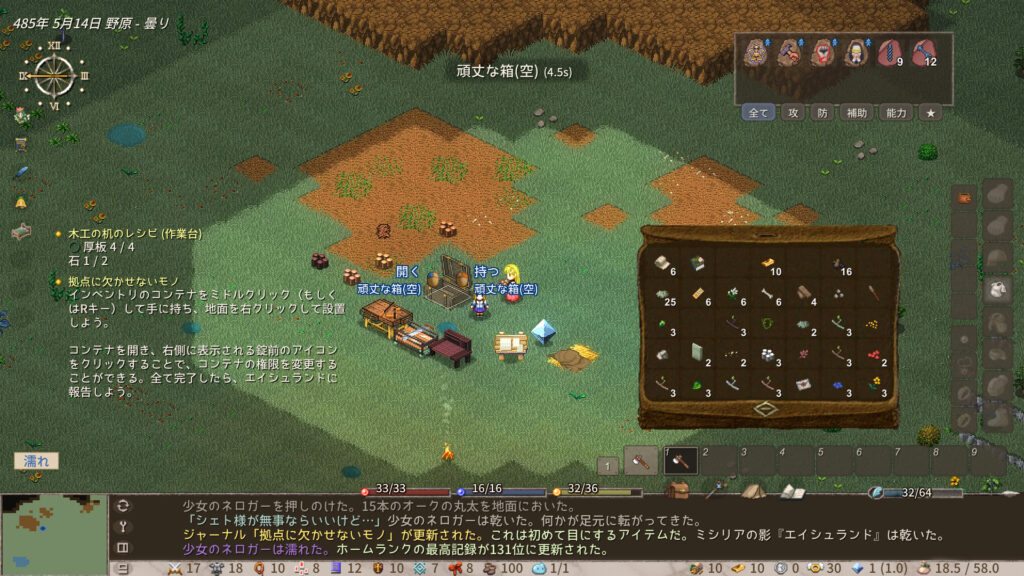1024x576 pixels.
Task: Open the 補助 support tab
Action: [857, 113]
